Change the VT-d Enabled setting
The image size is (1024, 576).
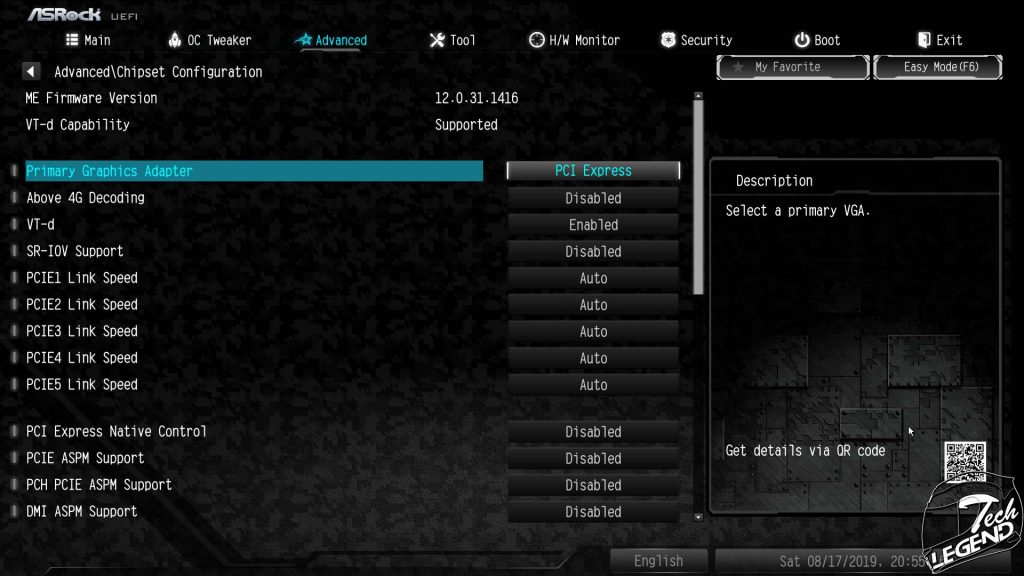593,225
